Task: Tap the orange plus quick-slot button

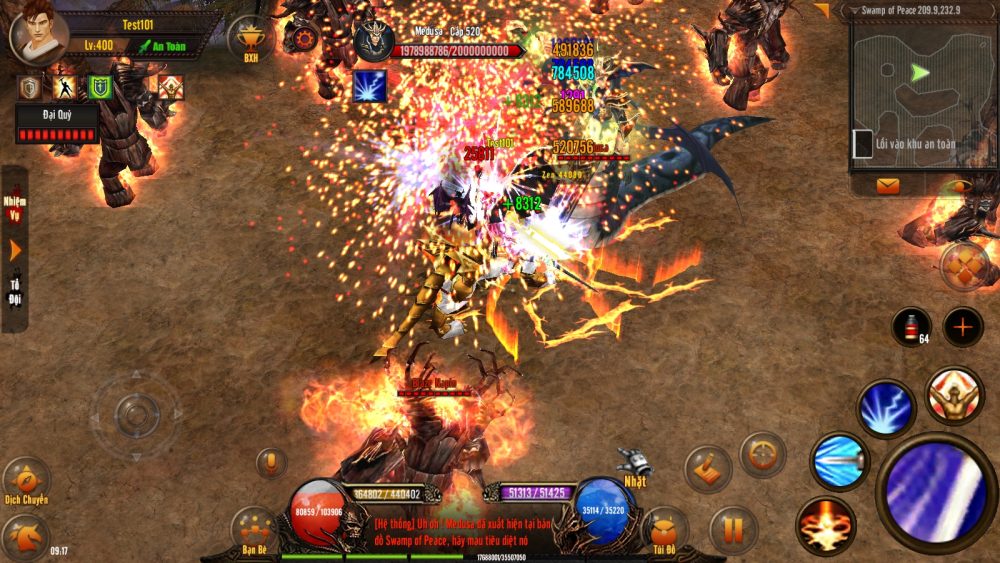Action: 963,327
